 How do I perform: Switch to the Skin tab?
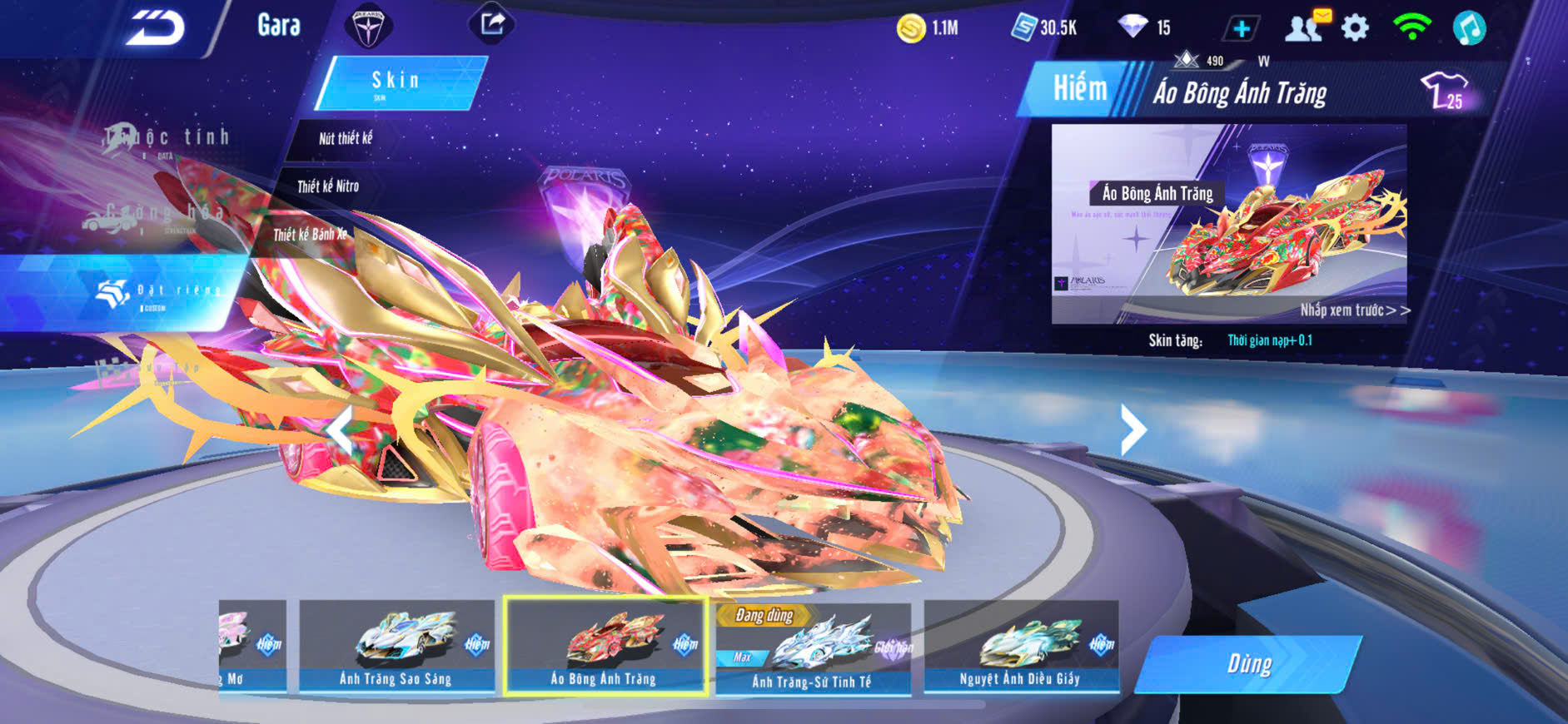[397, 82]
